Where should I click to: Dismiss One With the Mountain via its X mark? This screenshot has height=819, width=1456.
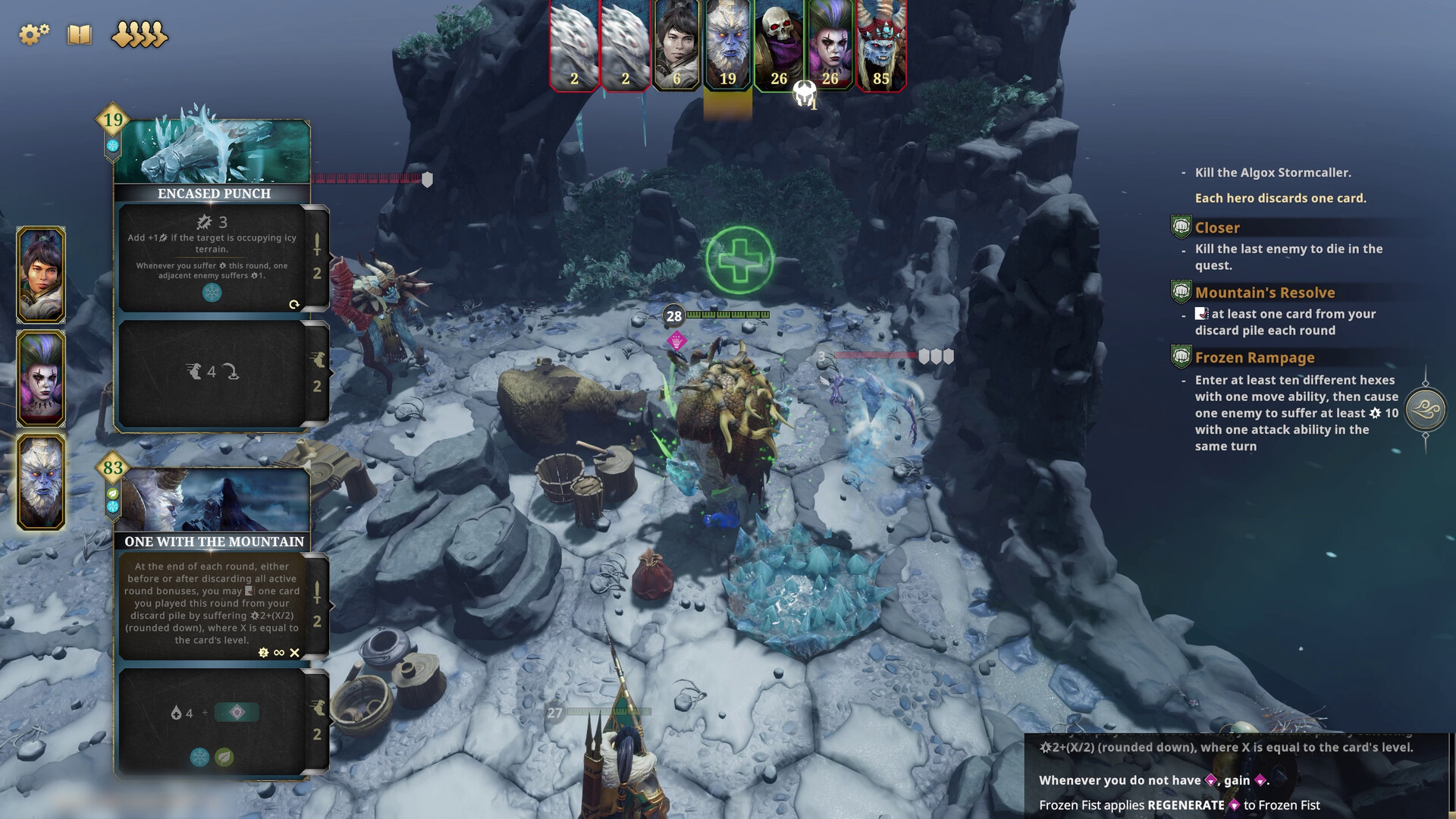tap(296, 651)
